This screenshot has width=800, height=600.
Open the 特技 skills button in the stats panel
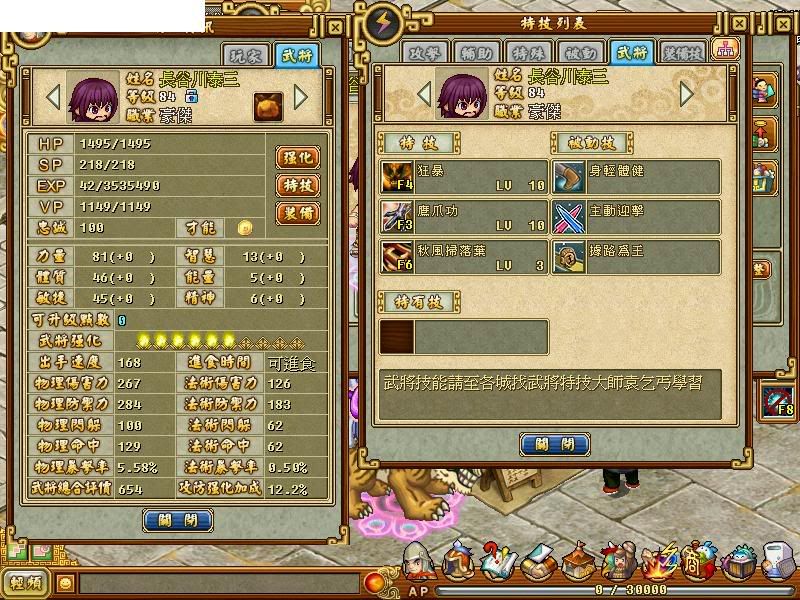(299, 185)
